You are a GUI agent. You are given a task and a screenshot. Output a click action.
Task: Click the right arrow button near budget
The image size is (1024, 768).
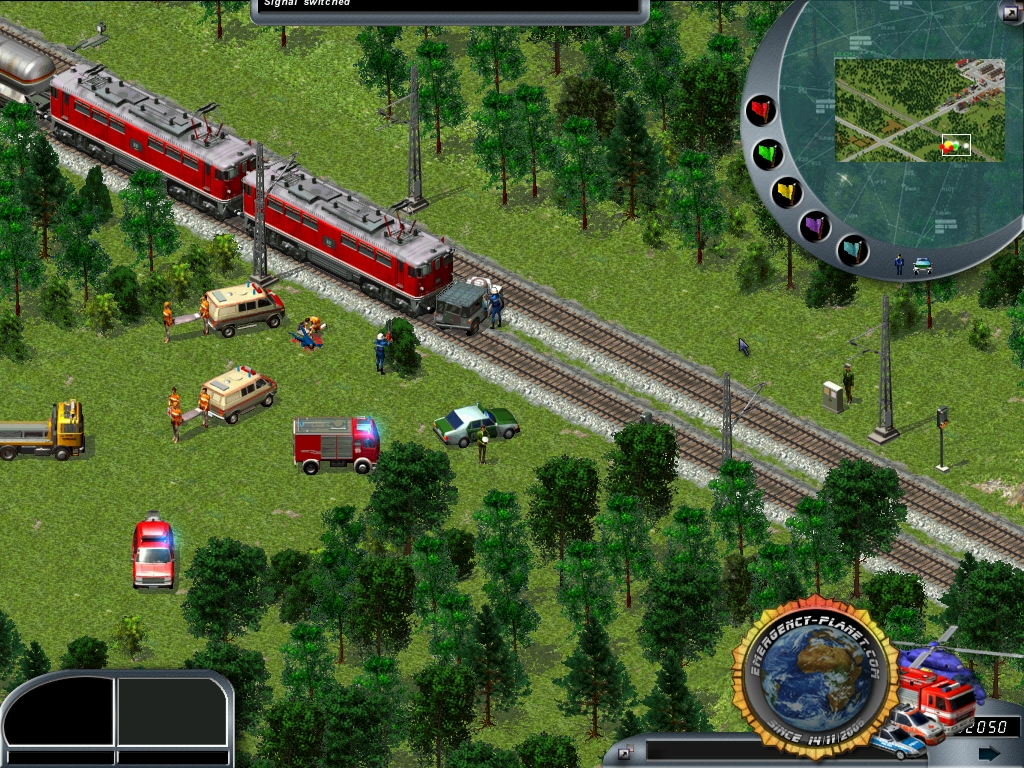[989, 752]
